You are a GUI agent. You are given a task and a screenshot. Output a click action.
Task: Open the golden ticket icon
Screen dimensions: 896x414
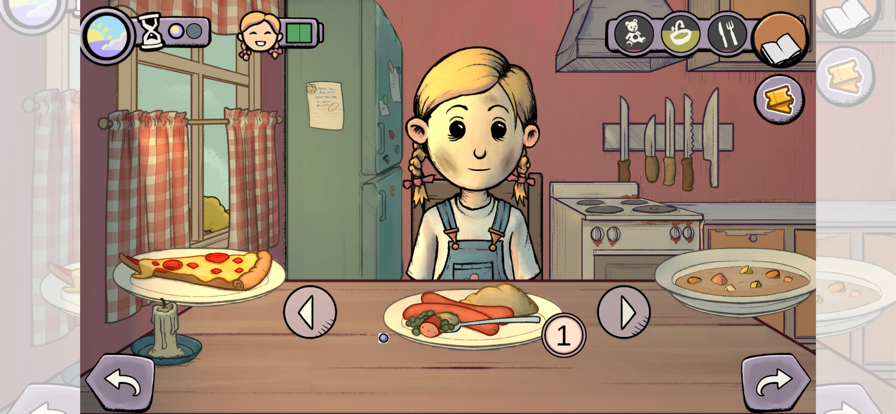pyautogui.click(x=778, y=99)
